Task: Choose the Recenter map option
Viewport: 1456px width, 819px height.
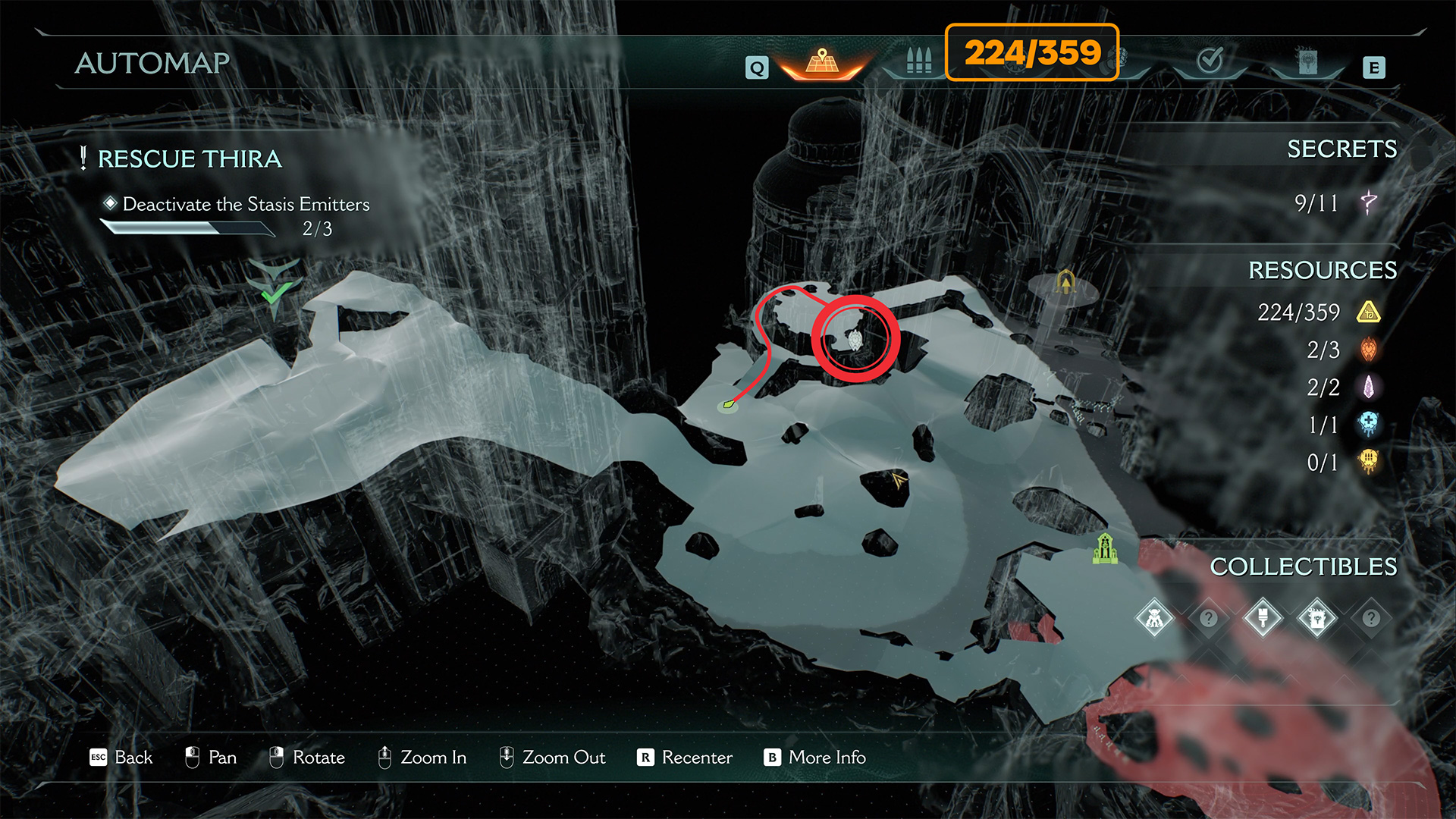Action: (x=685, y=758)
